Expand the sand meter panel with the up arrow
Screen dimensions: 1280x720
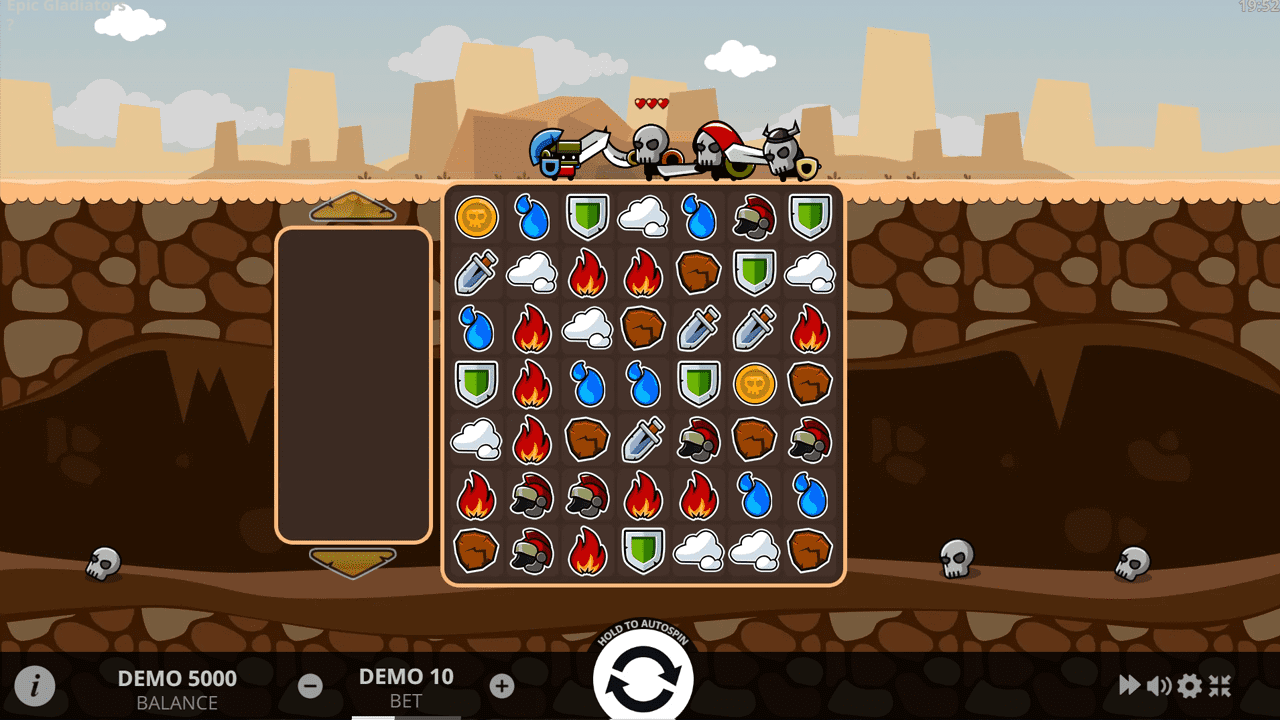[353, 208]
